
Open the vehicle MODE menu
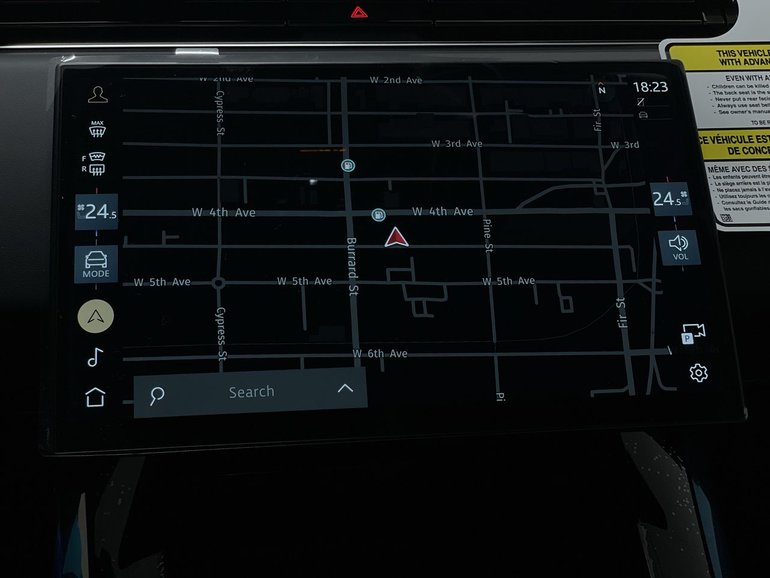(x=96, y=264)
